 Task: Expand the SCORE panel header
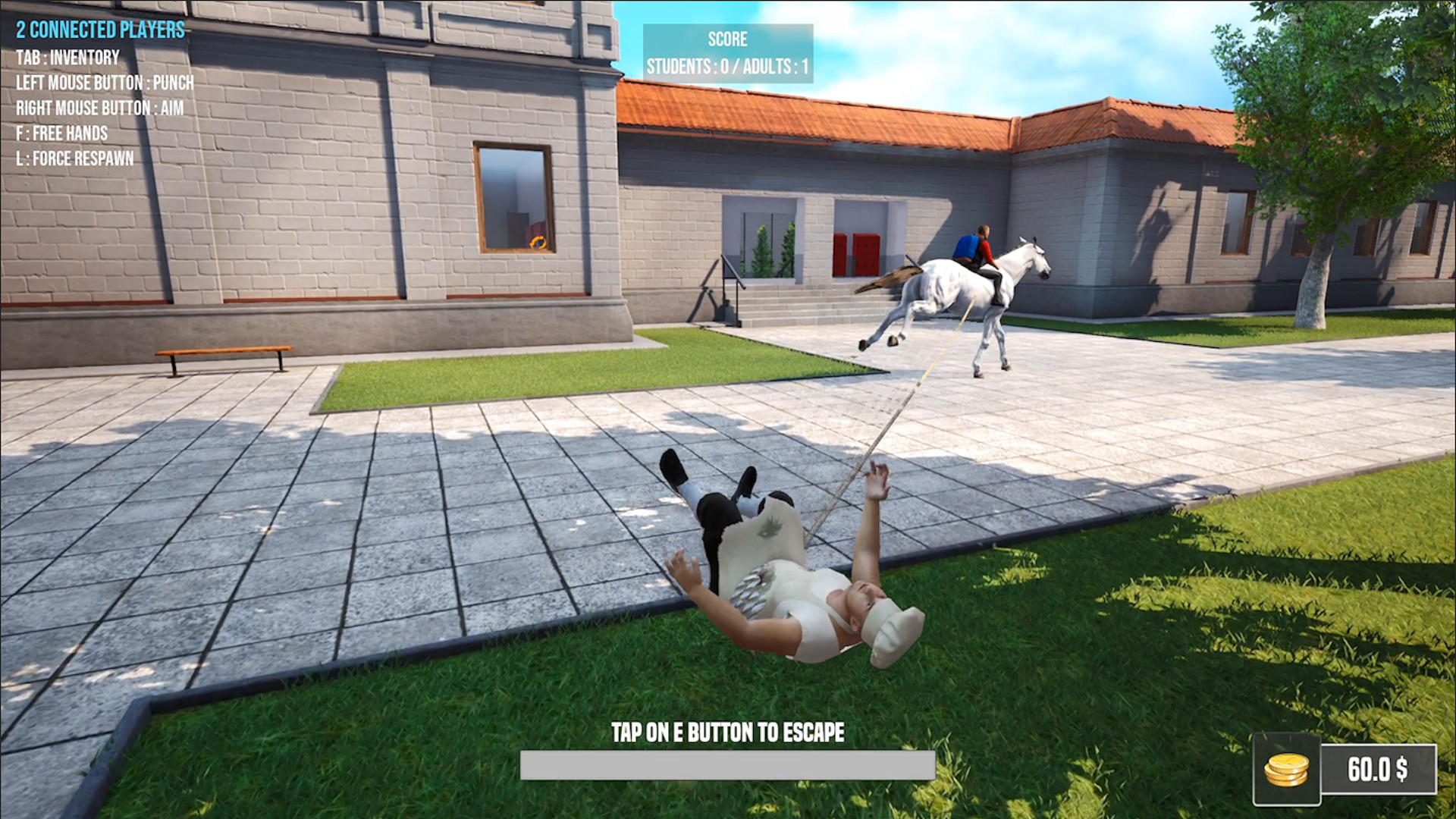727,39
